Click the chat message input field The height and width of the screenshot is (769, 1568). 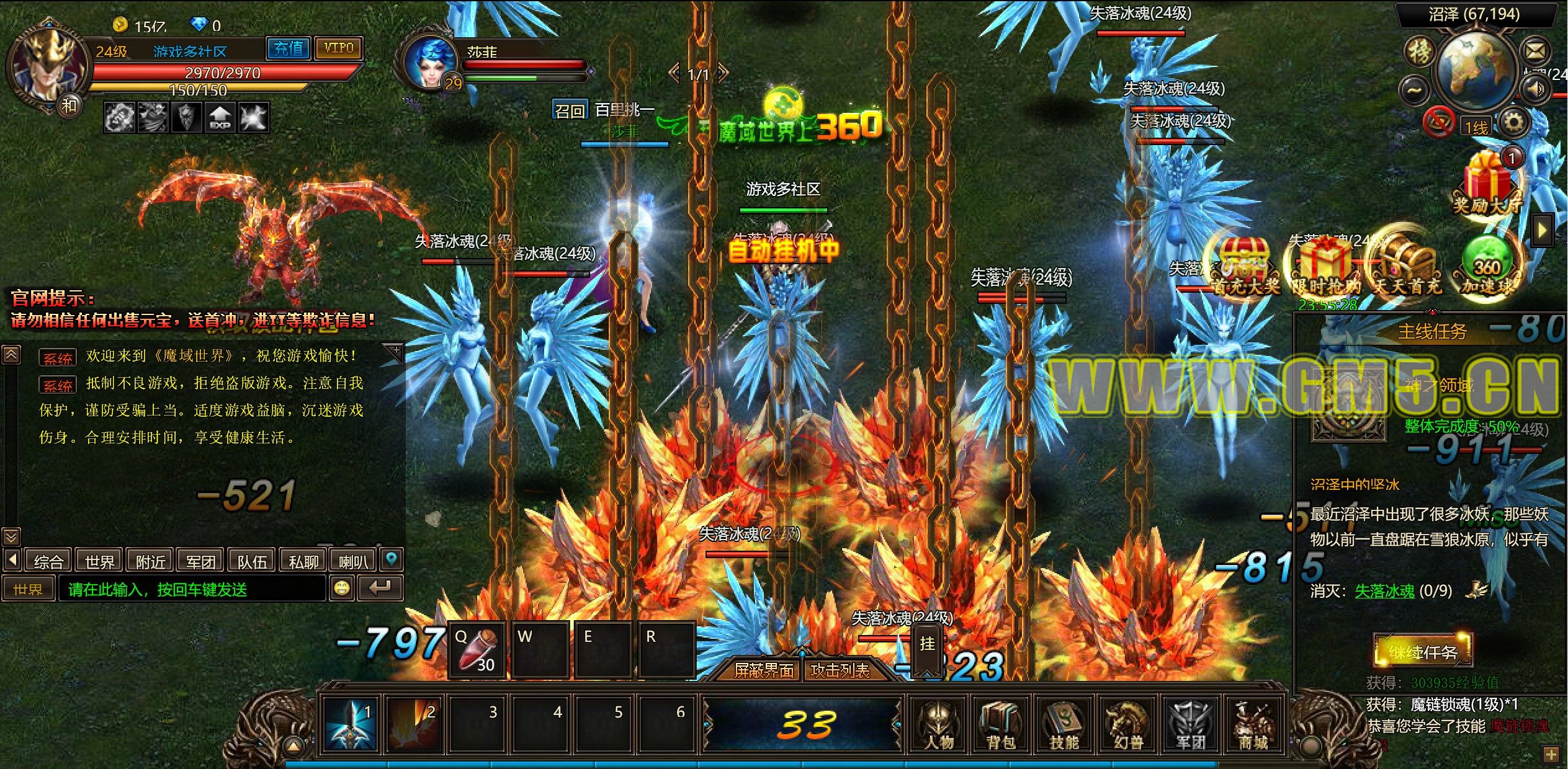tap(191, 589)
